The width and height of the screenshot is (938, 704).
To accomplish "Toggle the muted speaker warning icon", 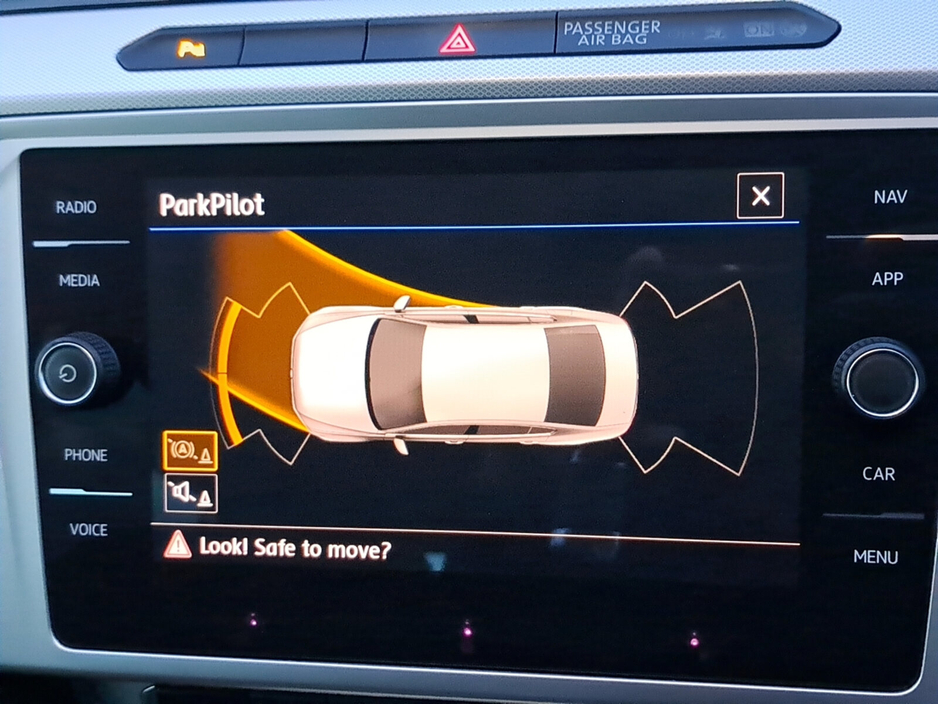I will tap(190, 494).
